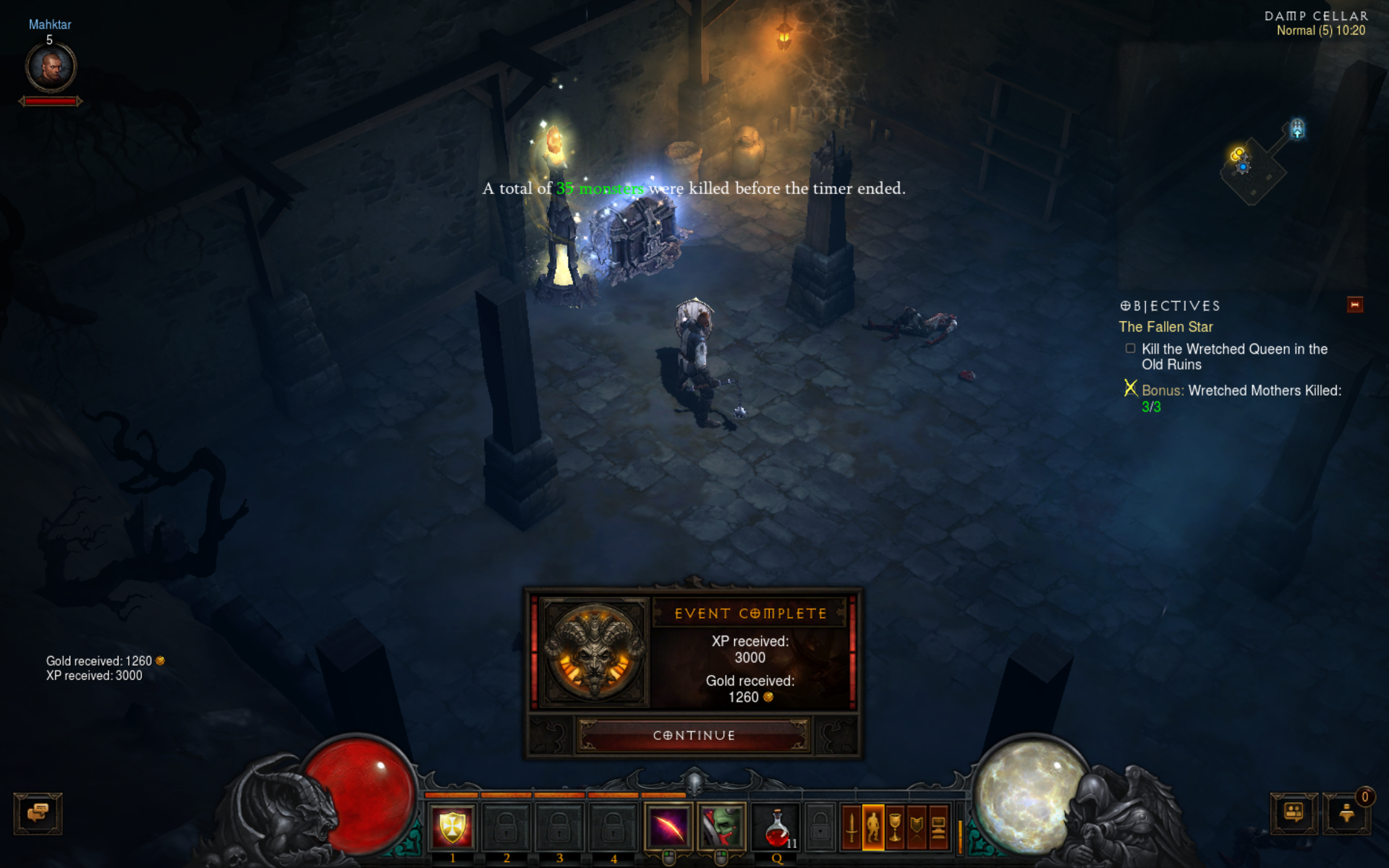The width and height of the screenshot is (1389, 868).
Task: Click The Fallen Star quest title
Action: point(1165,327)
